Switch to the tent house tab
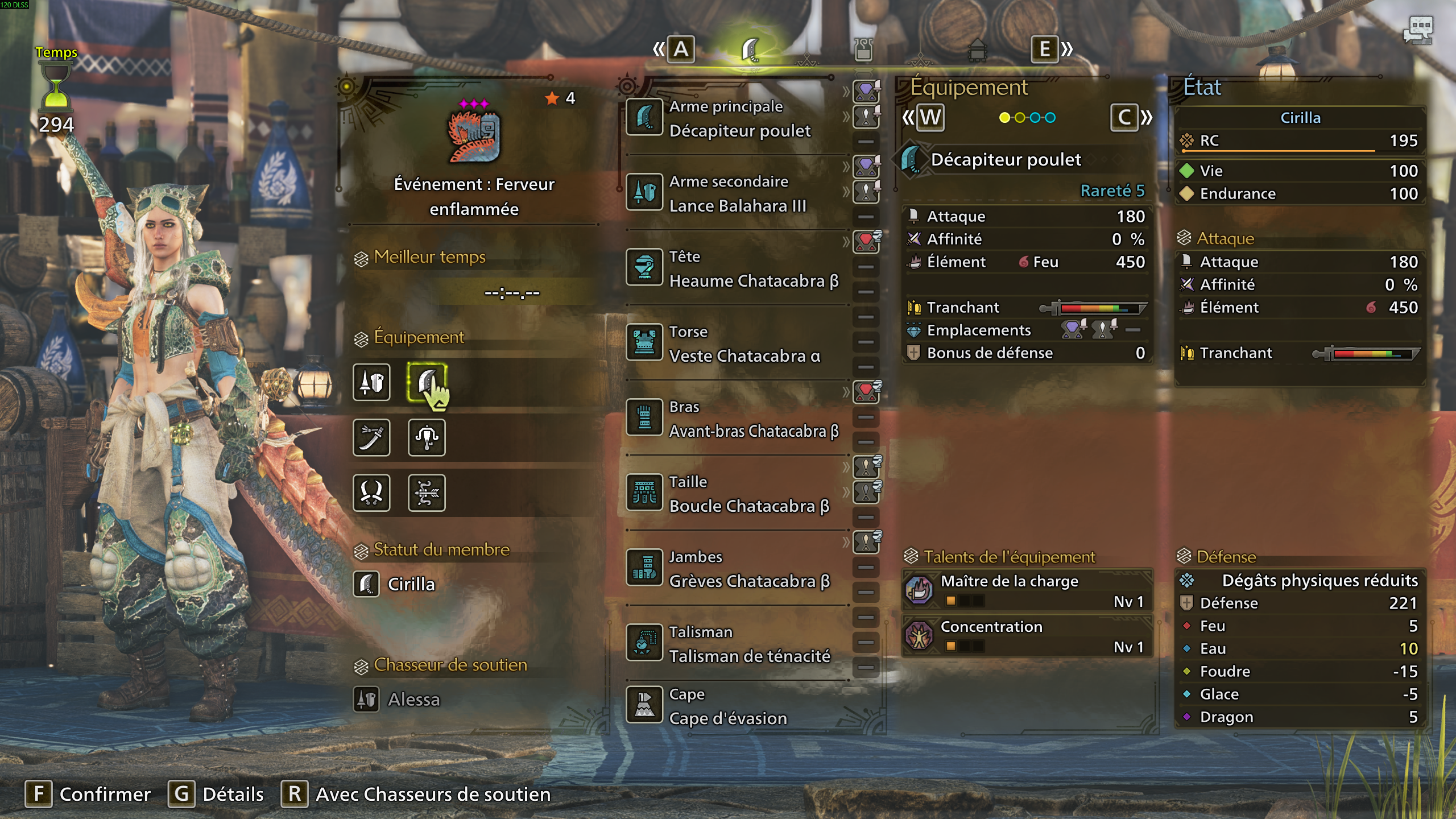 pyautogui.click(x=977, y=50)
